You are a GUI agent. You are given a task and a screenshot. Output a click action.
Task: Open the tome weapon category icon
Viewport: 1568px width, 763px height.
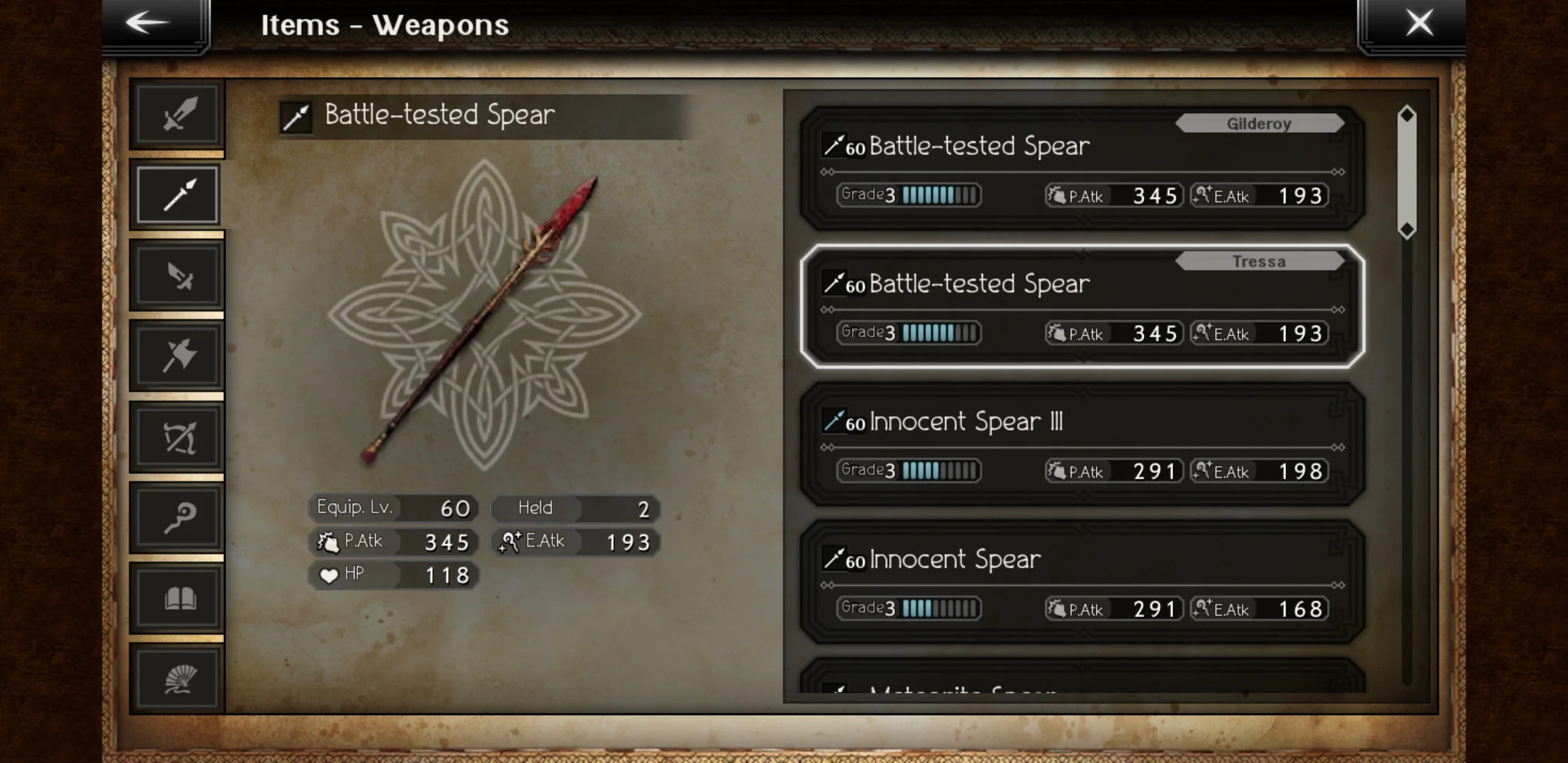(x=177, y=597)
